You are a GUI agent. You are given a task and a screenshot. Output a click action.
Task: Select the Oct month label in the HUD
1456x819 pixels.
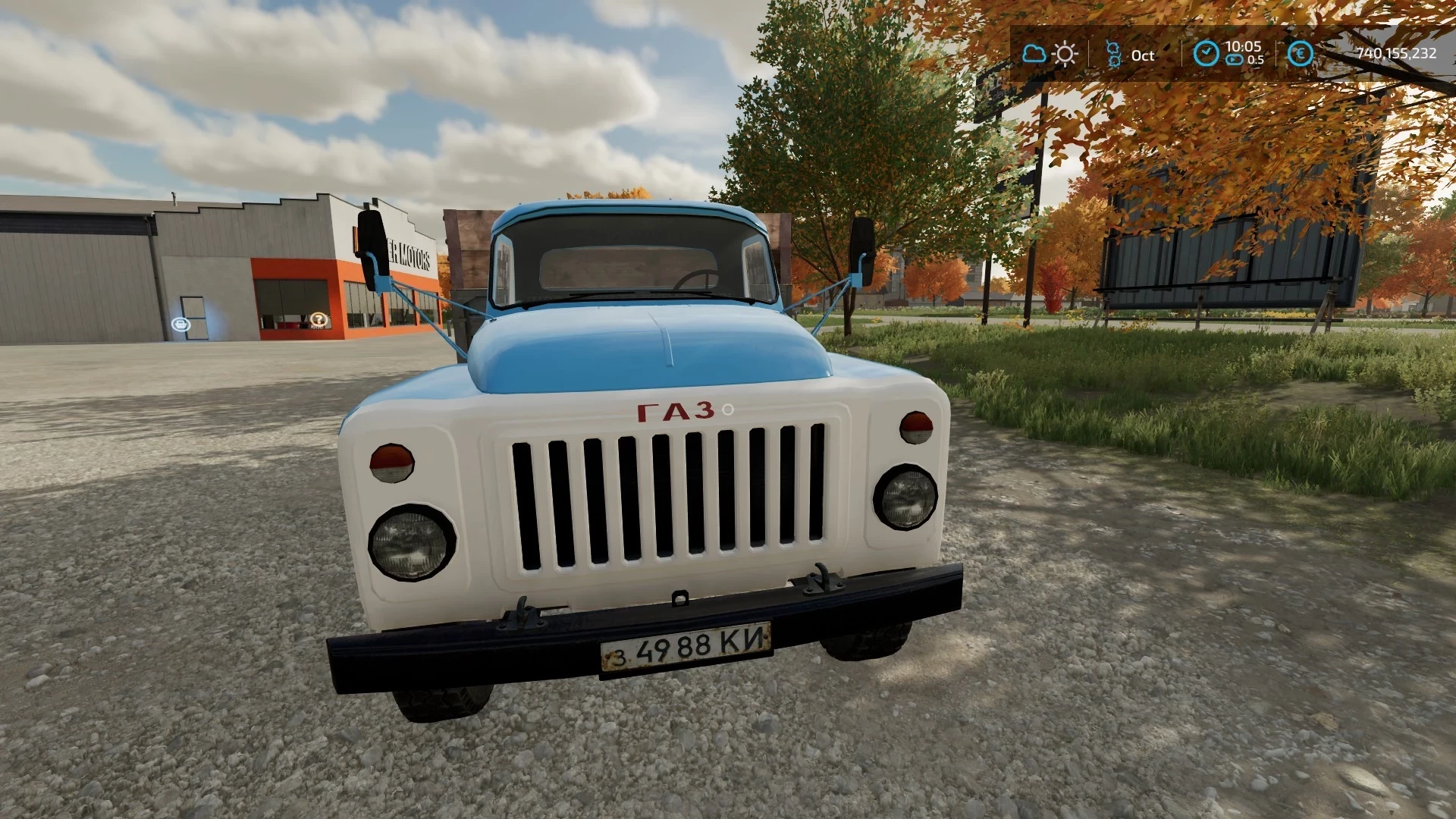pyautogui.click(x=1143, y=55)
